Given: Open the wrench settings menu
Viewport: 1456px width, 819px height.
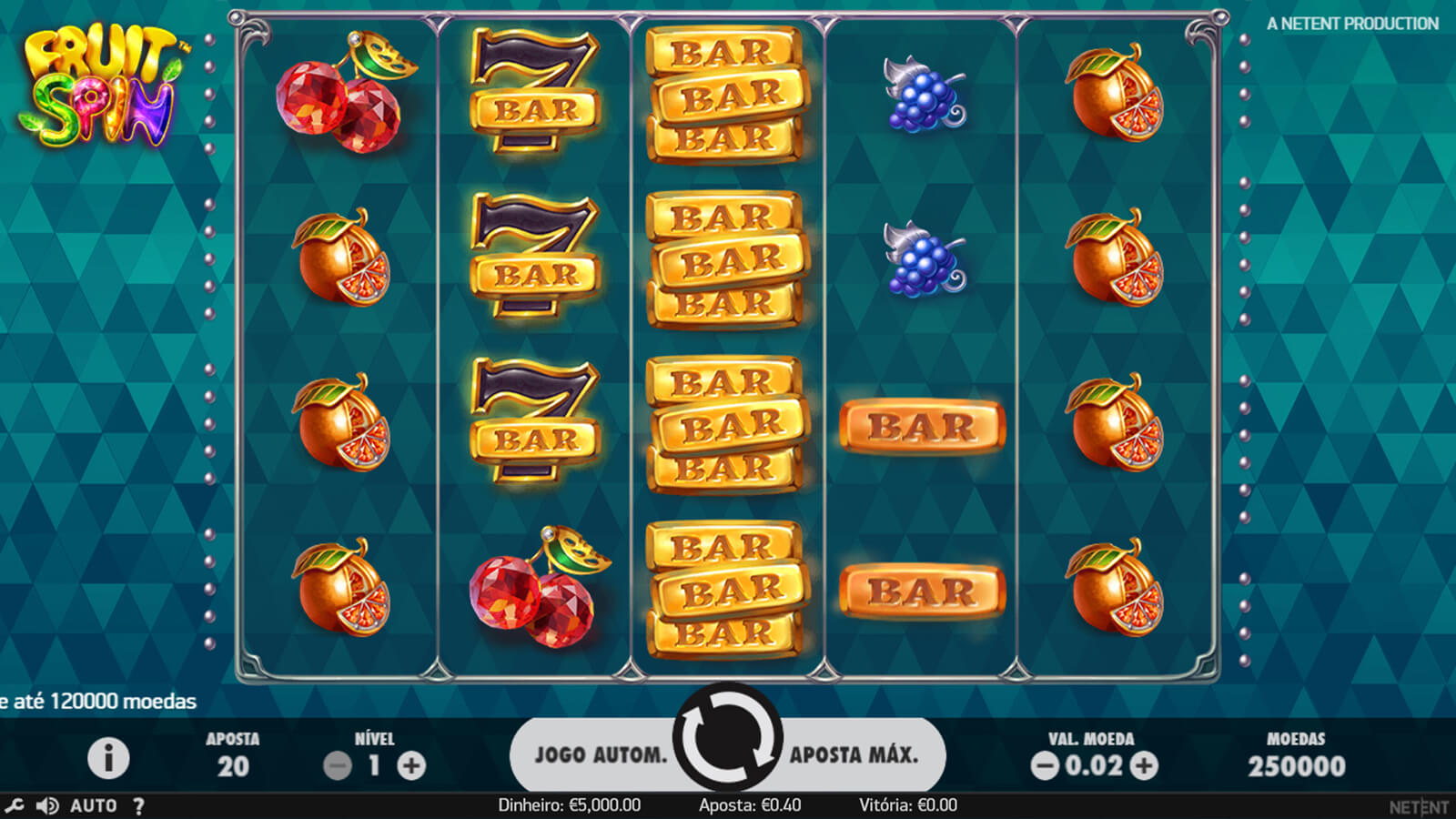Looking at the screenshot, I should tap(15, 805).
